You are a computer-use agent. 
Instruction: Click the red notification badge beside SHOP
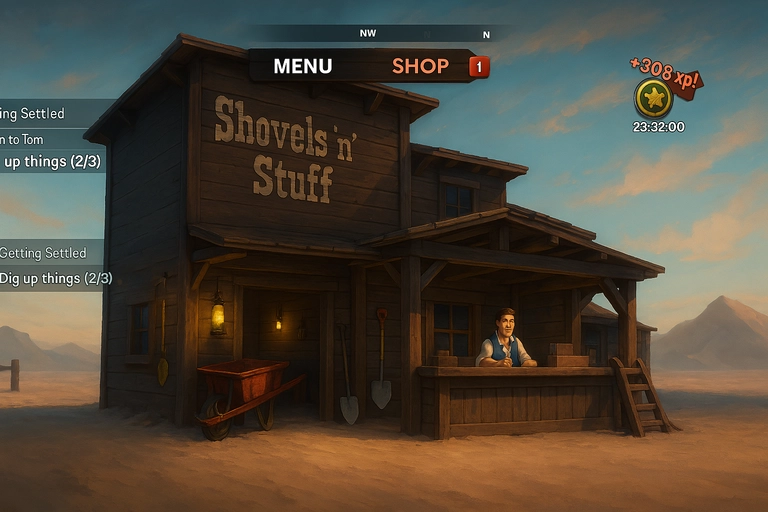[x=479, y=67]
